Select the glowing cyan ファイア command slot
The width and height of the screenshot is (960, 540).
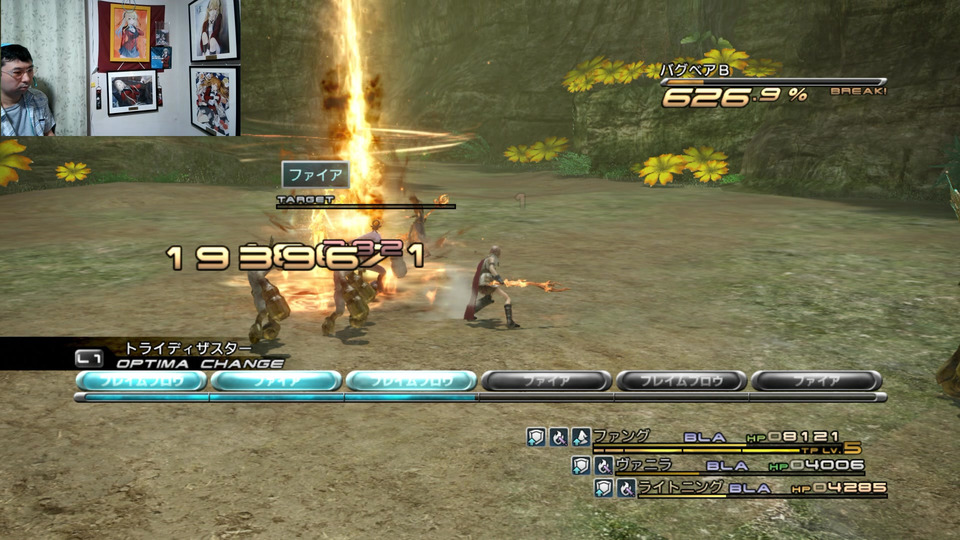tap(276, 381)
